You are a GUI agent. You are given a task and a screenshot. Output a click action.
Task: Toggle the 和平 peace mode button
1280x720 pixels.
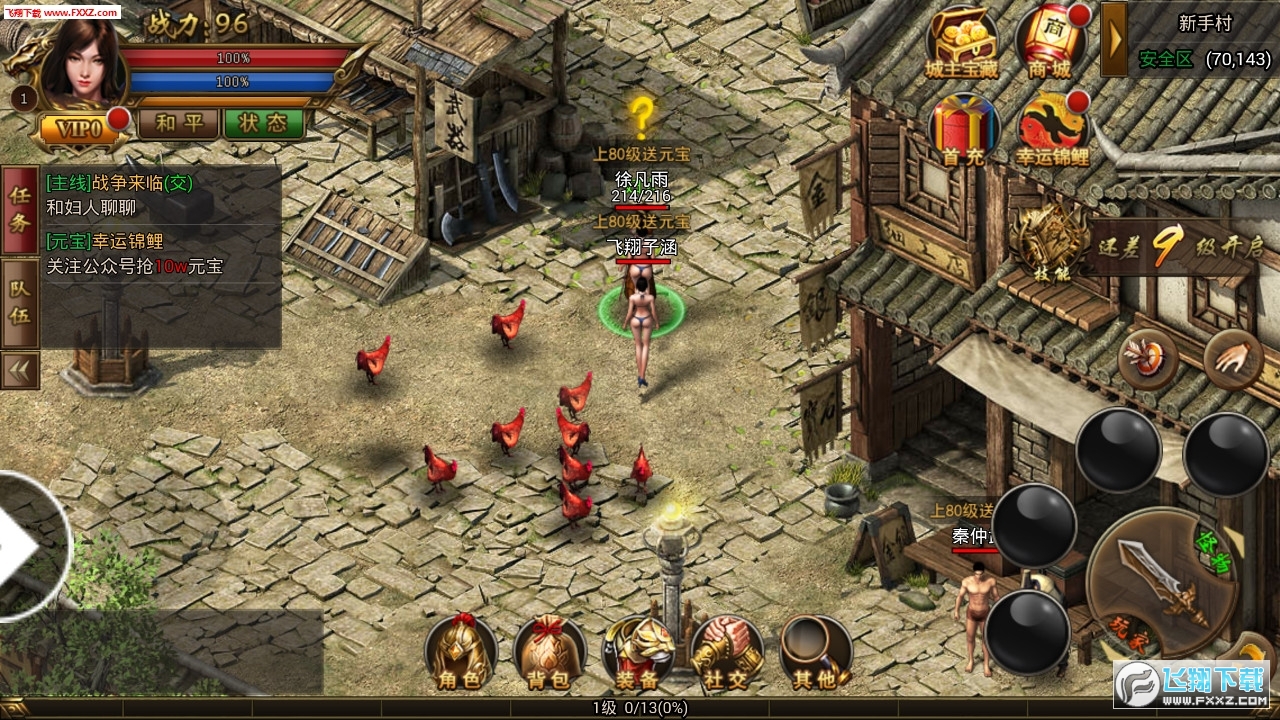tap(177, 124)
